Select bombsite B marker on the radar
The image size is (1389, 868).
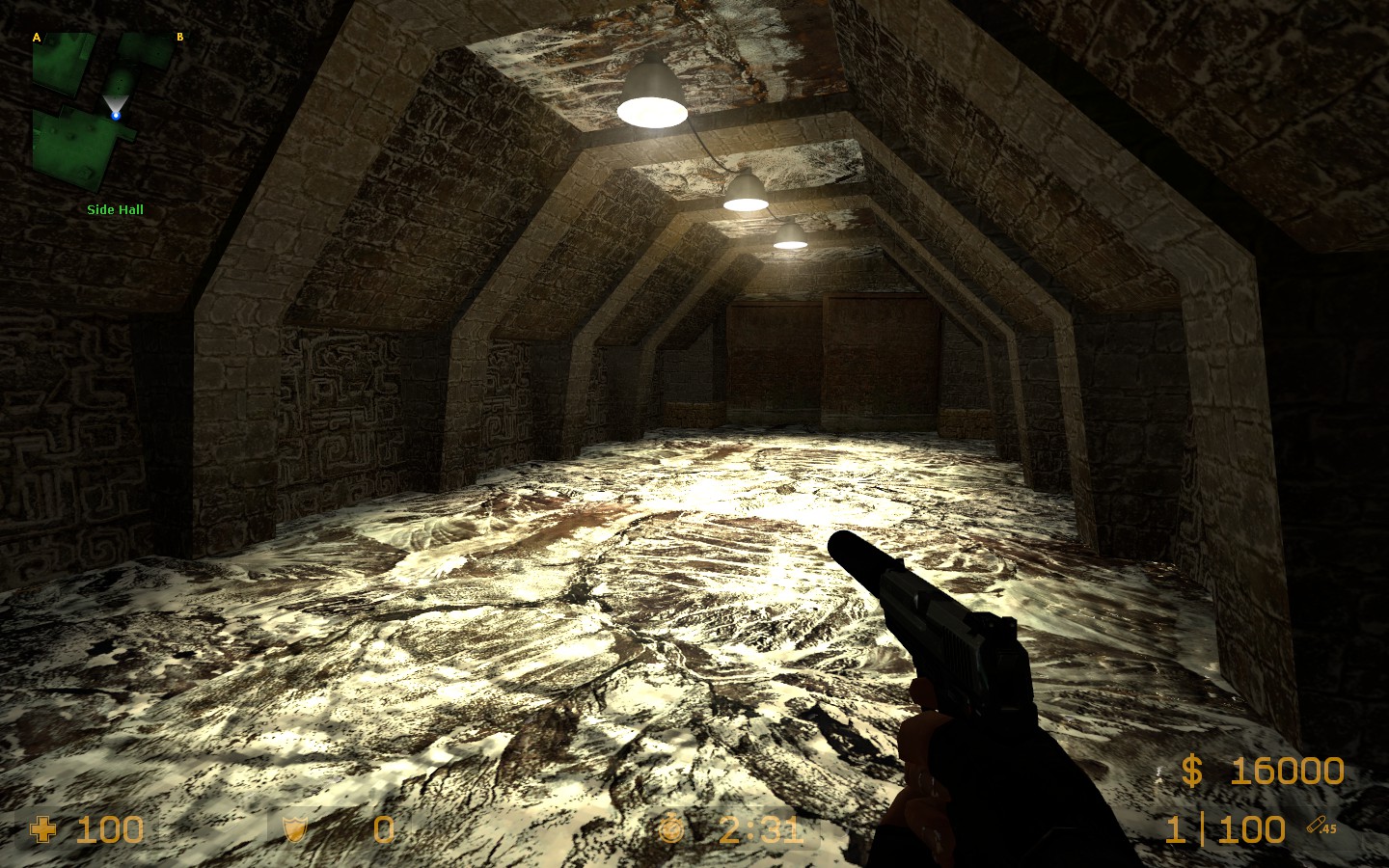(179, 38)
